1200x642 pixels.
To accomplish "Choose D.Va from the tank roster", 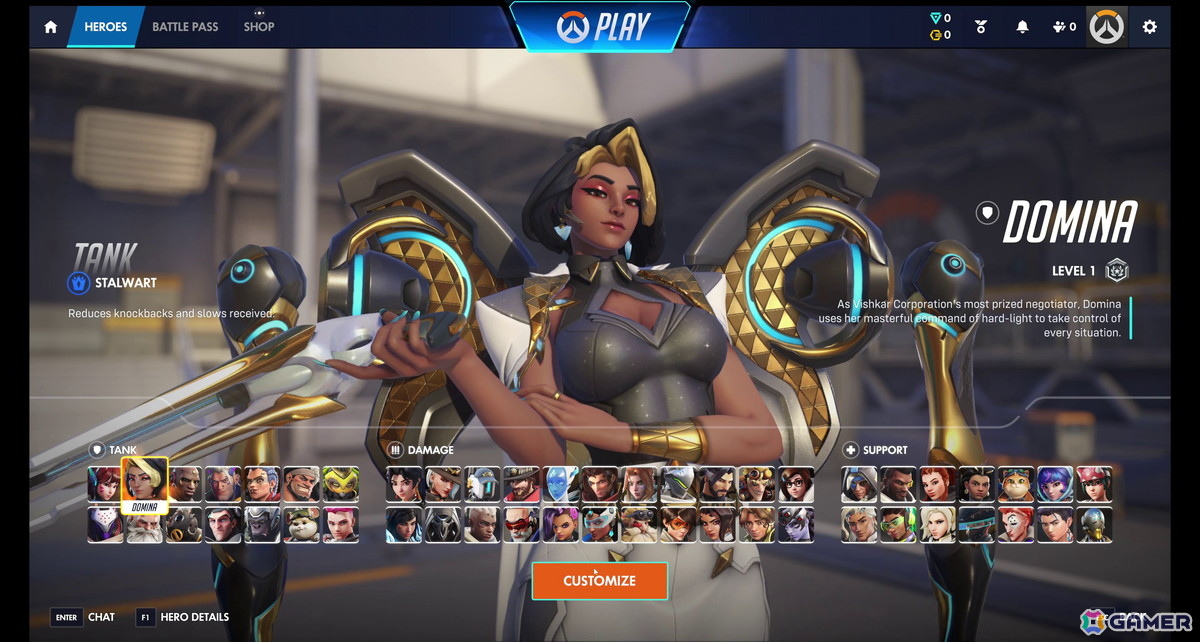I will 106,484.
